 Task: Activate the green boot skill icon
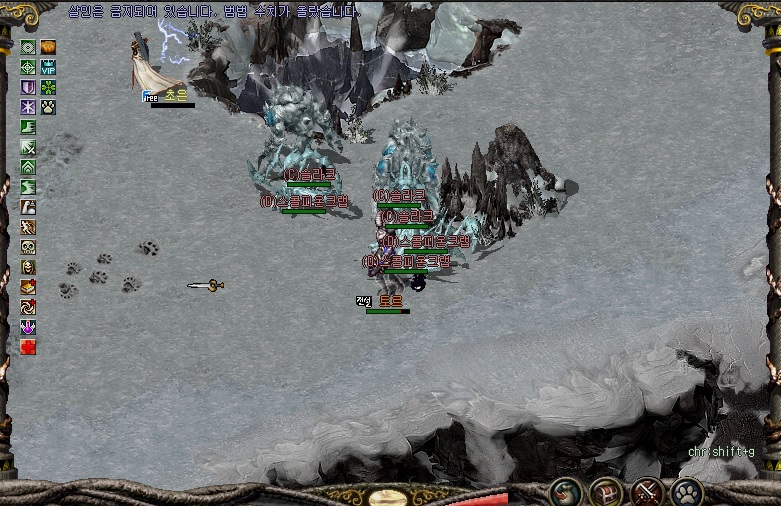click(28, 127)
